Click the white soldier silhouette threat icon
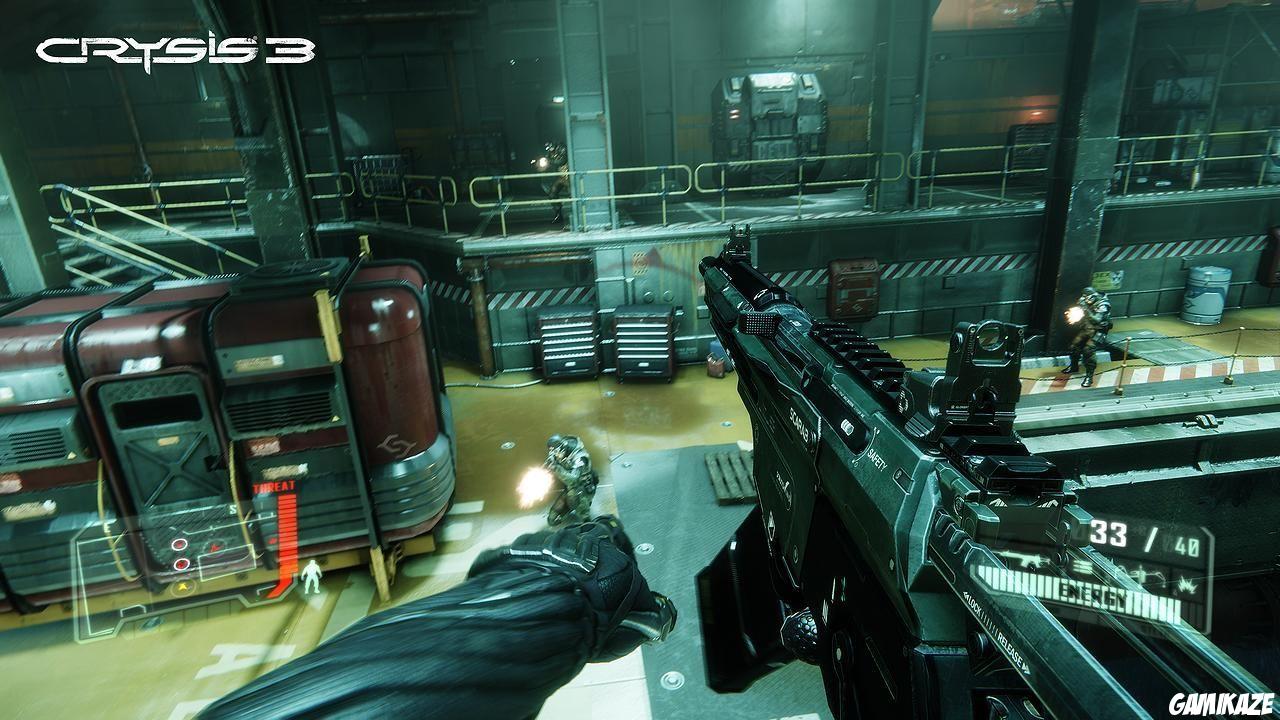This screenshot has width=1280, height=720. tap(311, 578)
